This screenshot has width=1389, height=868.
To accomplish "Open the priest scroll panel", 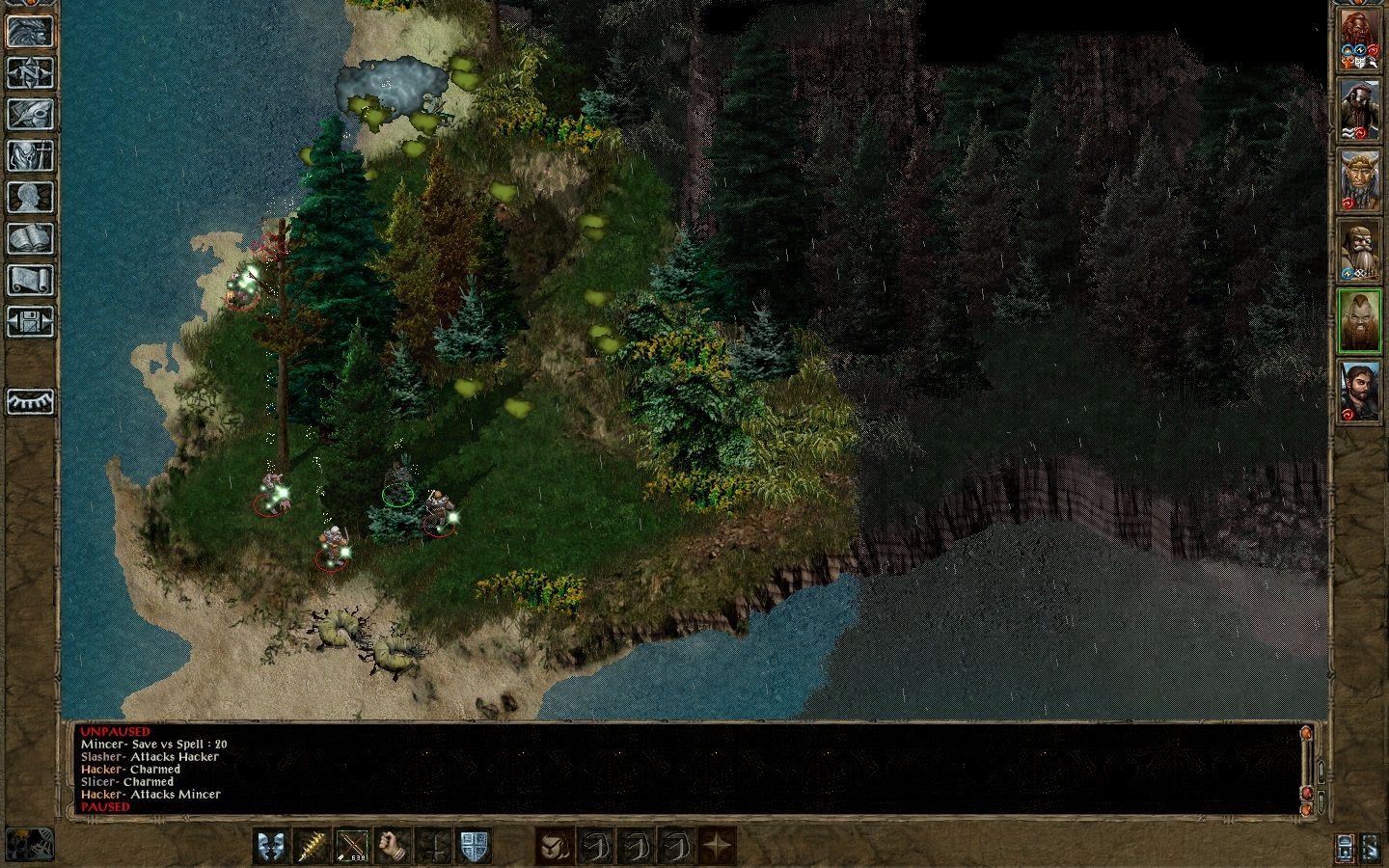I will tap(30, 280).
